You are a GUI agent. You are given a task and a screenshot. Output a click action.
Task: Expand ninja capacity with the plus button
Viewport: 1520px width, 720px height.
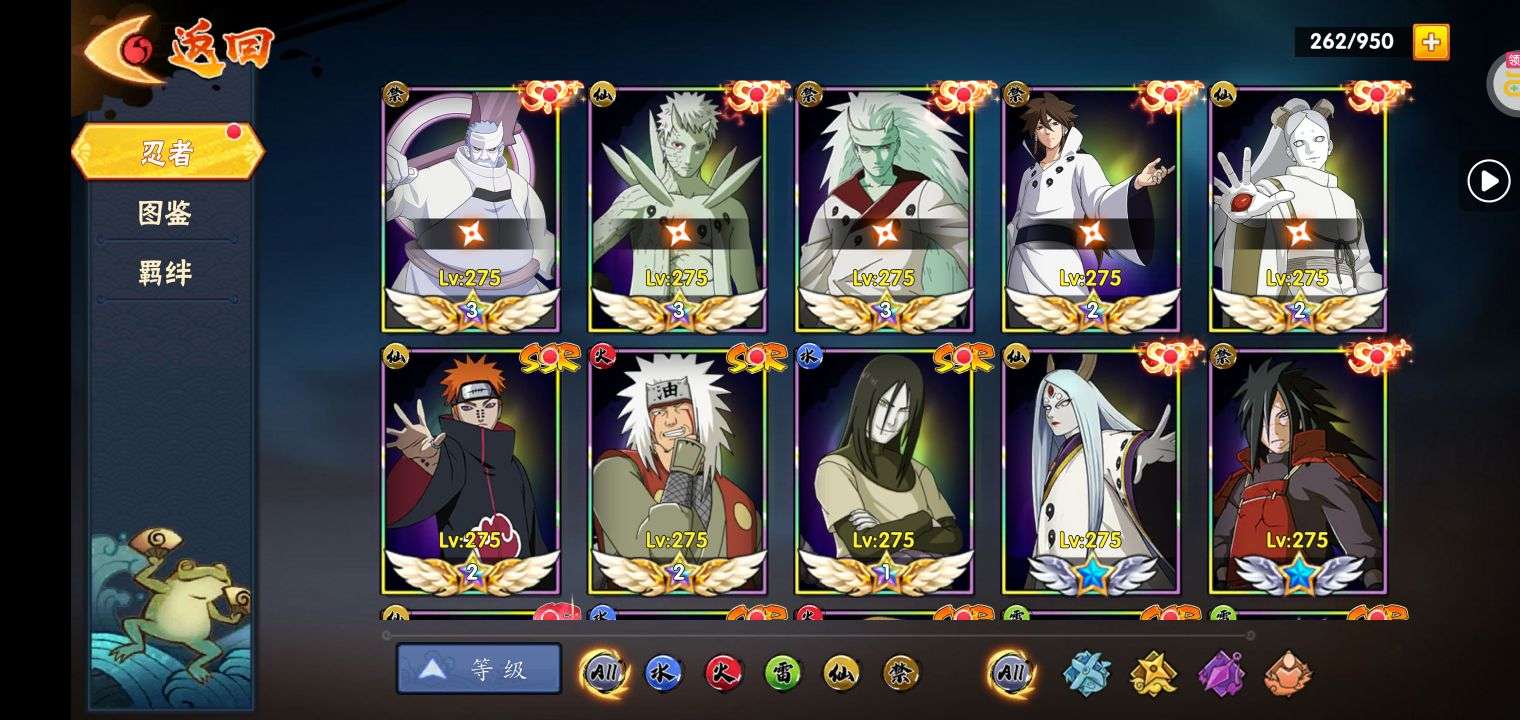point(1431,42)
